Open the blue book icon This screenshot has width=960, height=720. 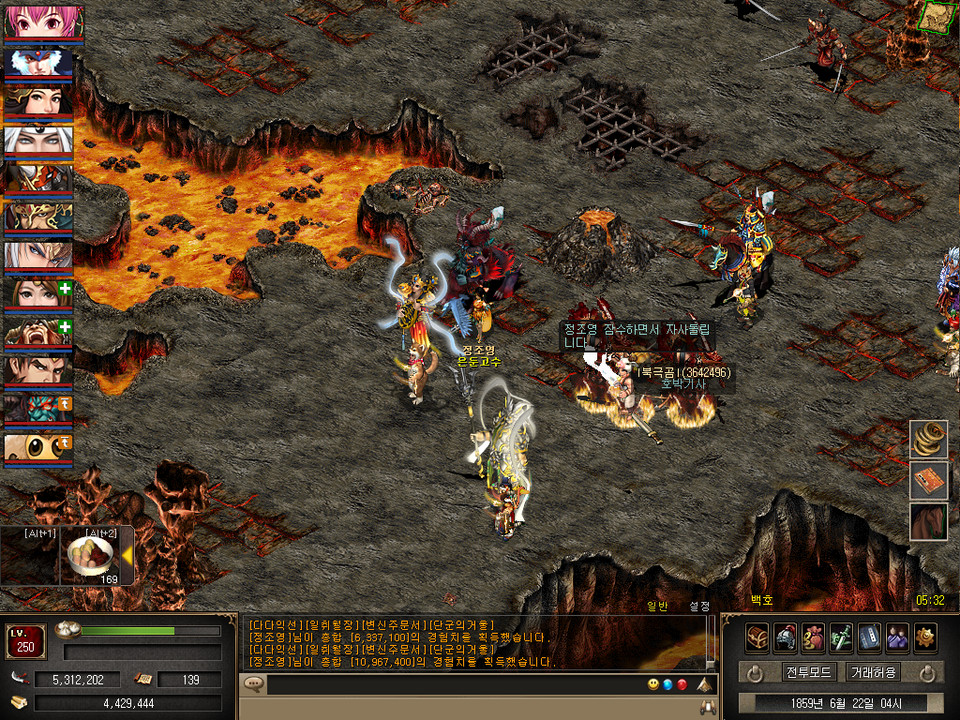click(x=869, y=637)
